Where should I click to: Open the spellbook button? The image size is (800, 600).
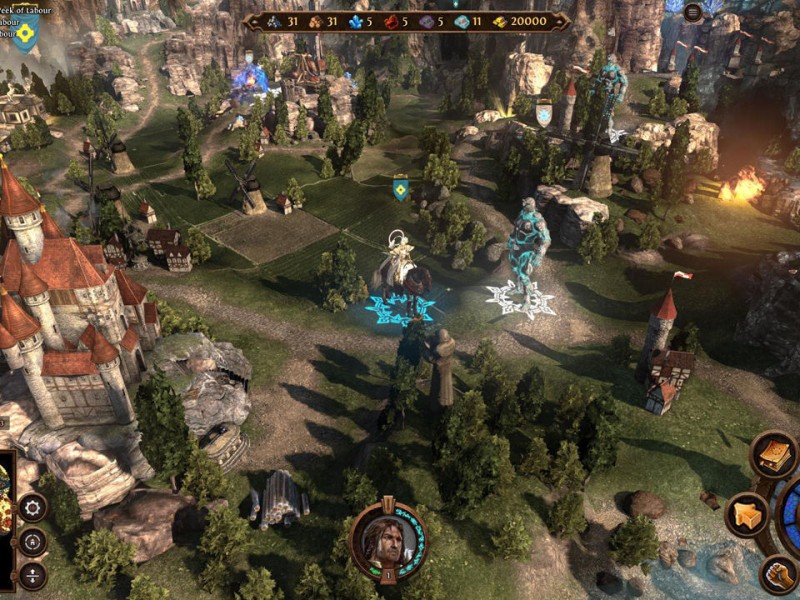click(x=774, y=455)
